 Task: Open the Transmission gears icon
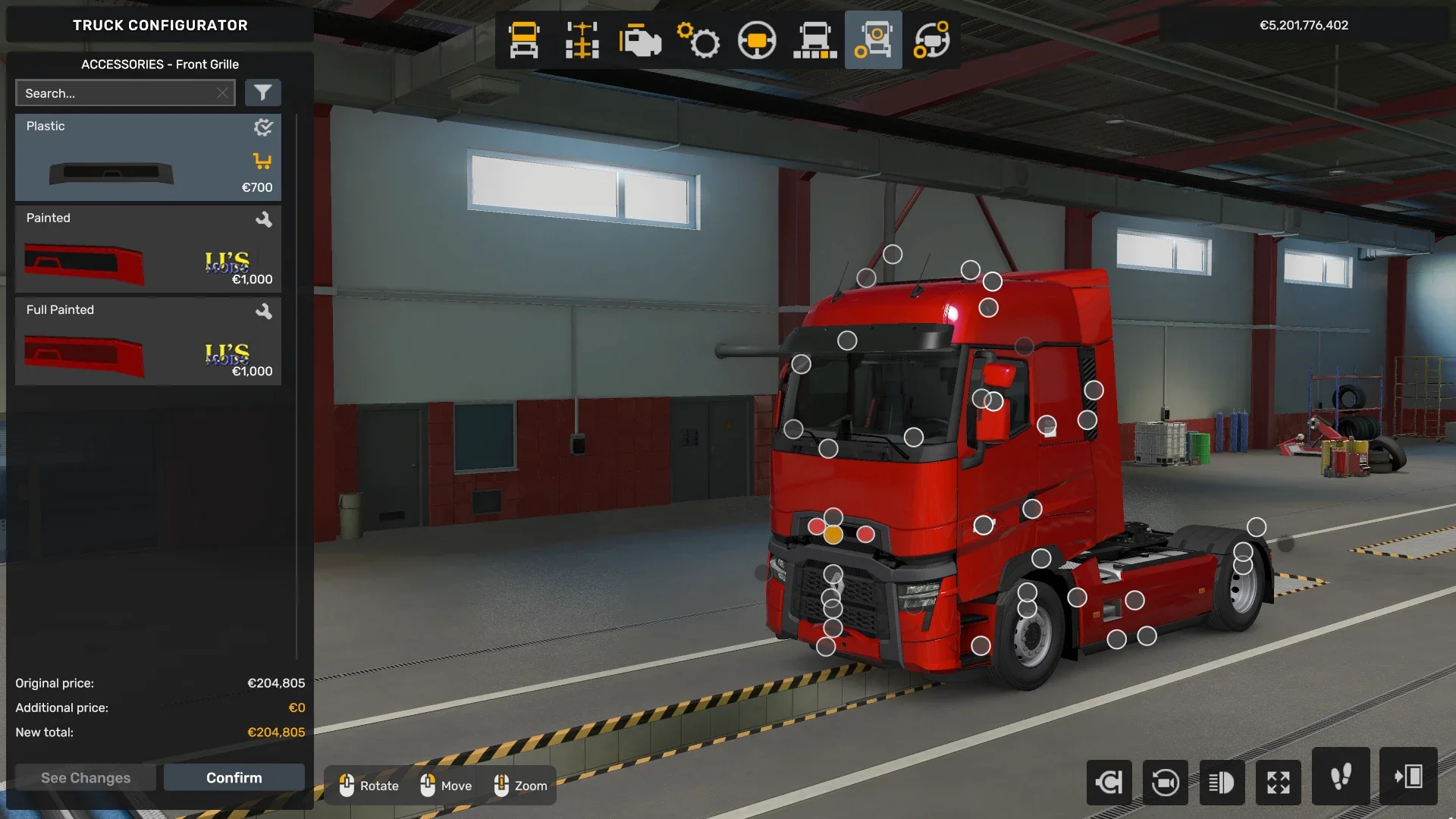point(698,40)
